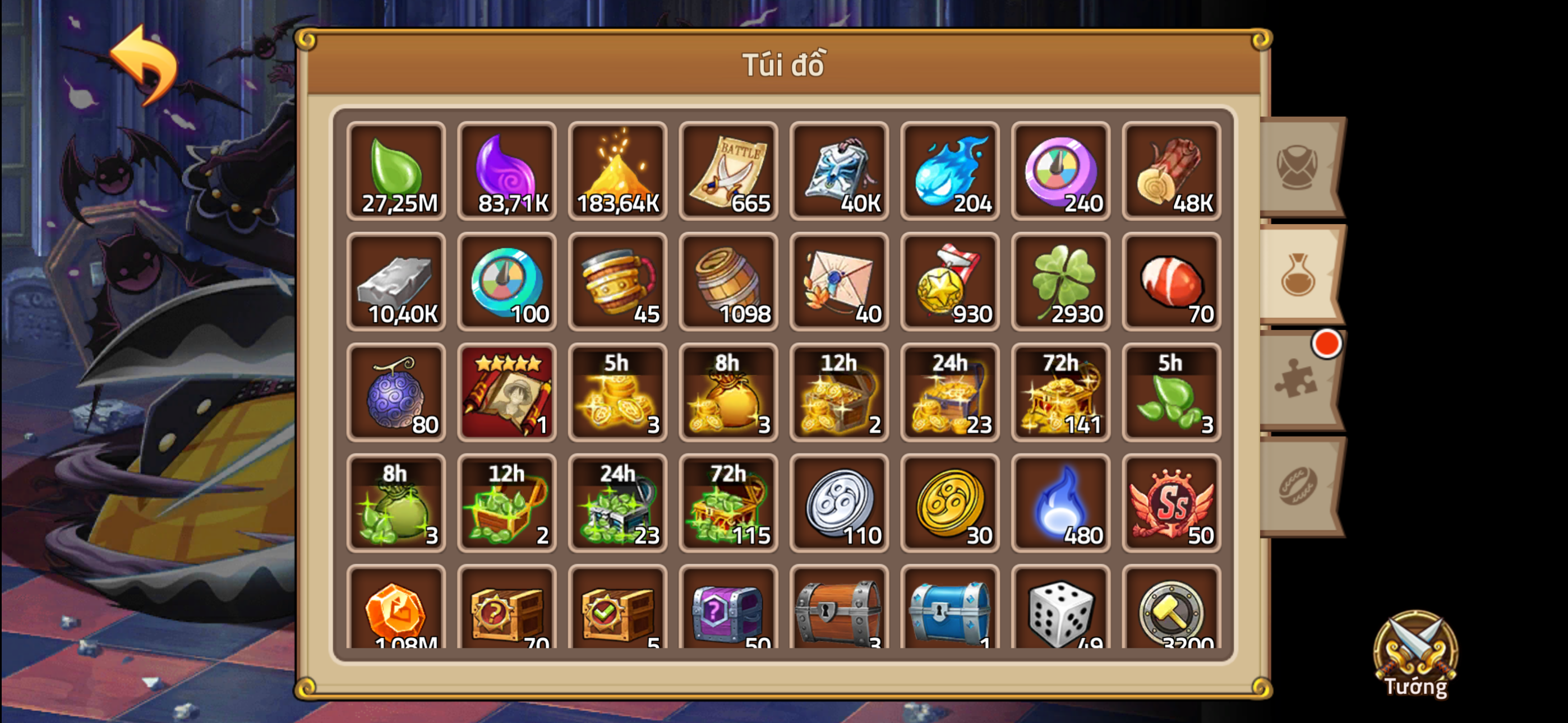Click the BATTLE scroll item
1568x723 pixels.
tap(728, 172)
